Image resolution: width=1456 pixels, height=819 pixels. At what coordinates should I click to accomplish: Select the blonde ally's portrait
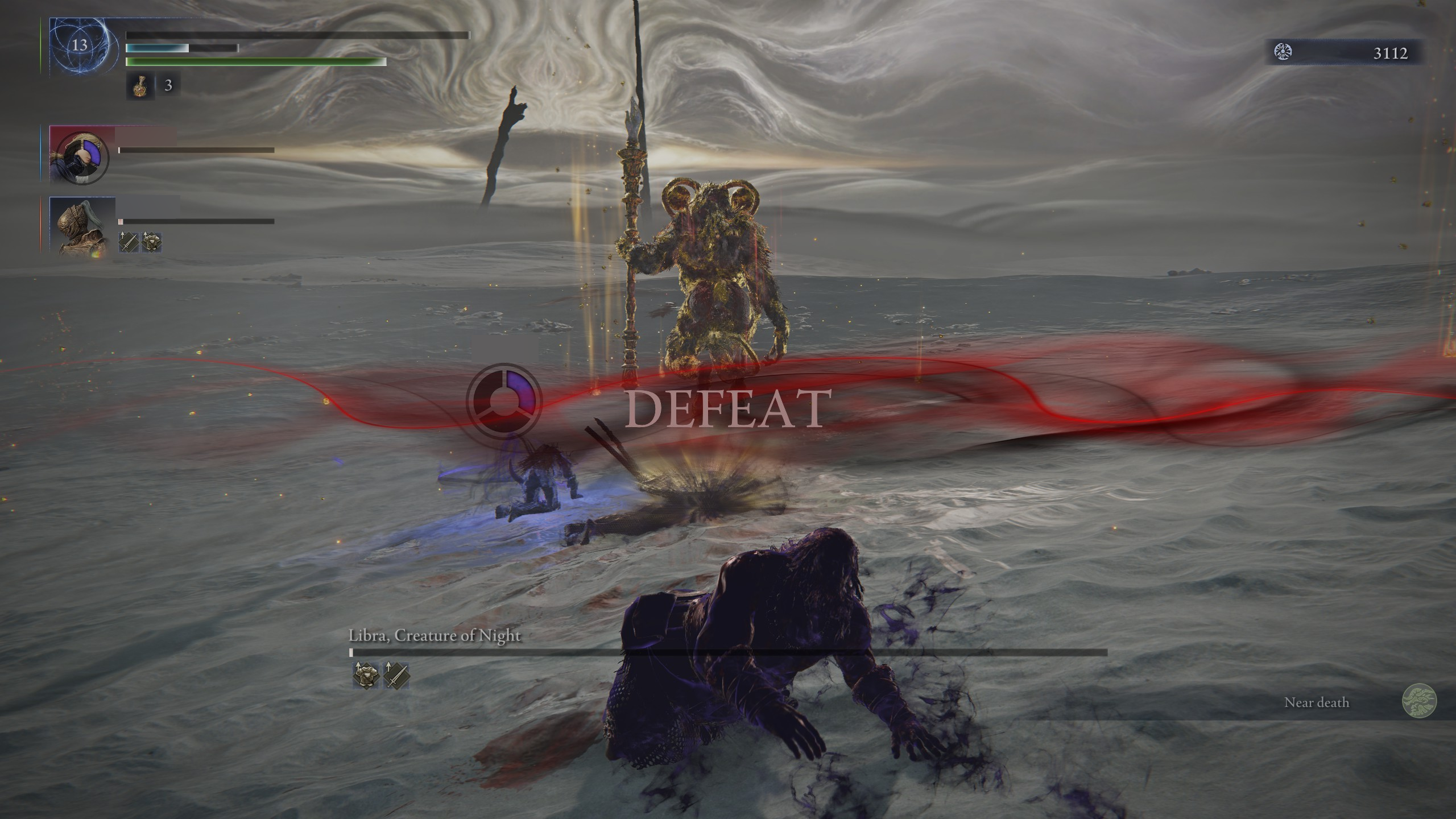(x=83, y=158)
